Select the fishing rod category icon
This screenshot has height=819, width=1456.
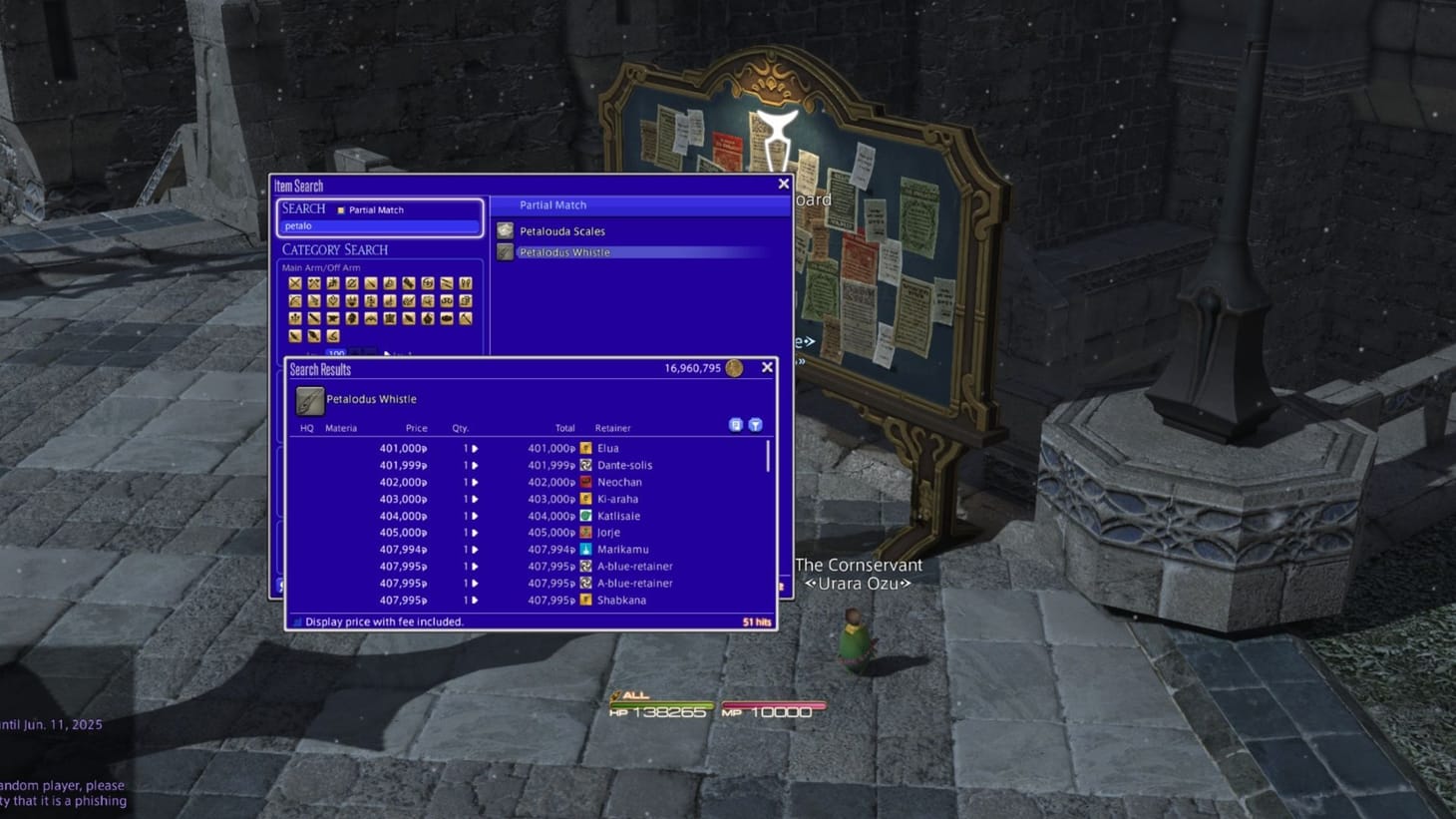coord(333,336)
